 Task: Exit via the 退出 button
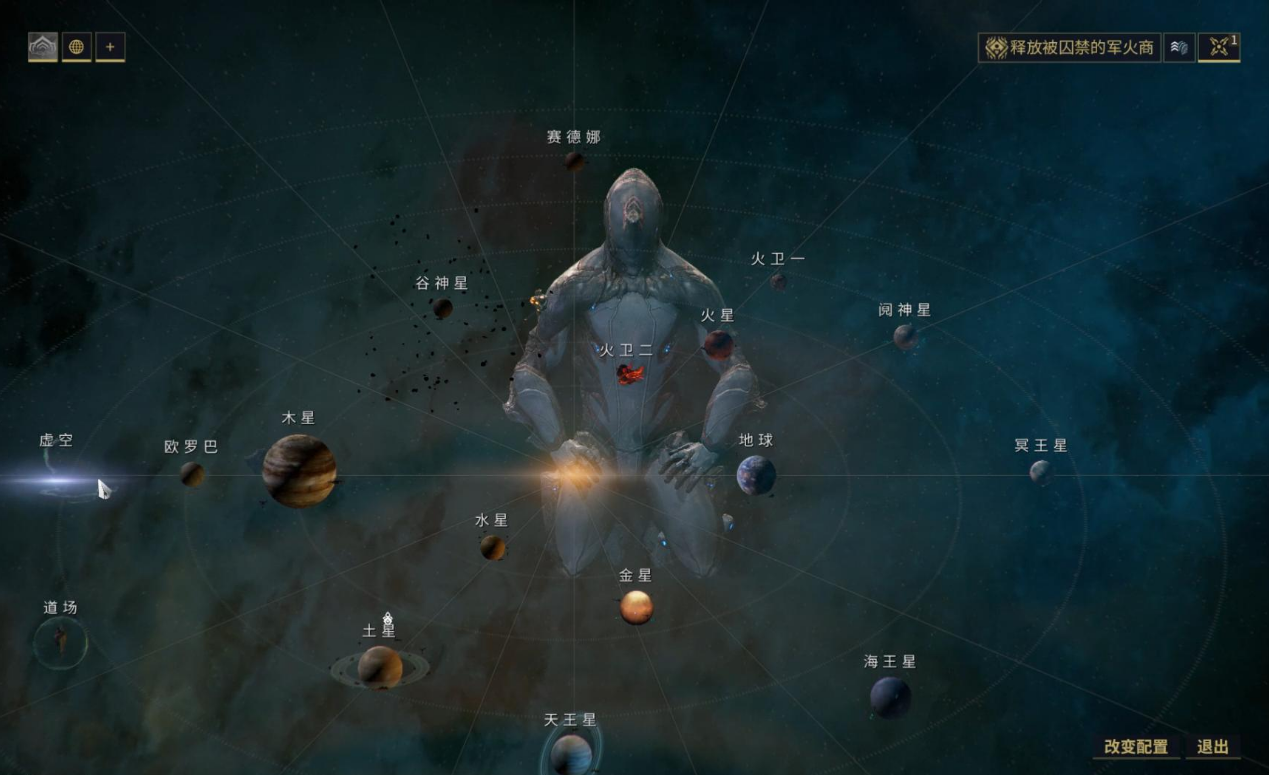pyautogui.click(x=1212, y=747)
